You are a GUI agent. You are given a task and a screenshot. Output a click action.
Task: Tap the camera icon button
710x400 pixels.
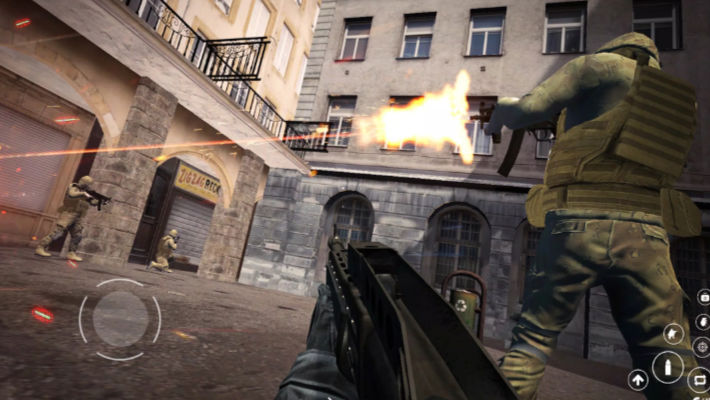703,297
